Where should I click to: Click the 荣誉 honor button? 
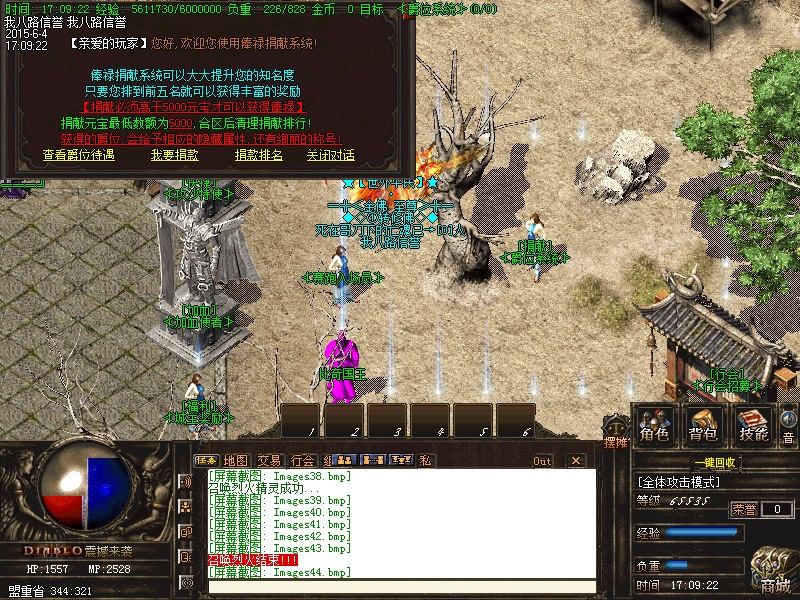pyautogui.click(x=744, y=509)
